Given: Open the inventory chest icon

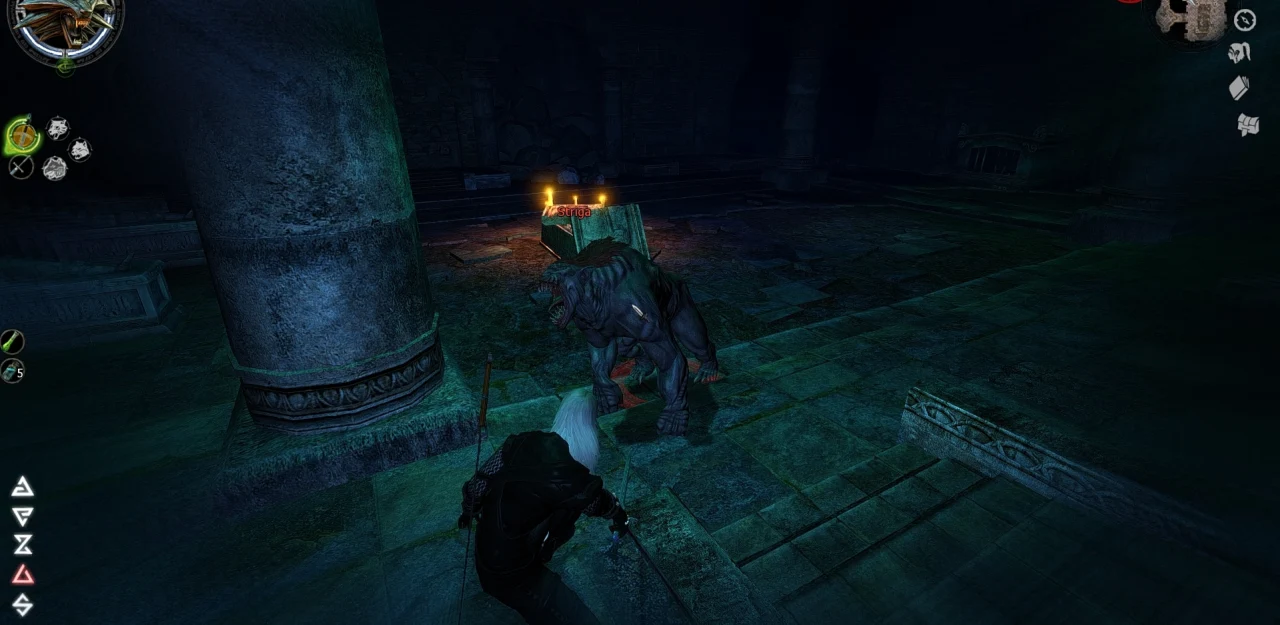Looking at the screenshot, I should (1247, 125).
